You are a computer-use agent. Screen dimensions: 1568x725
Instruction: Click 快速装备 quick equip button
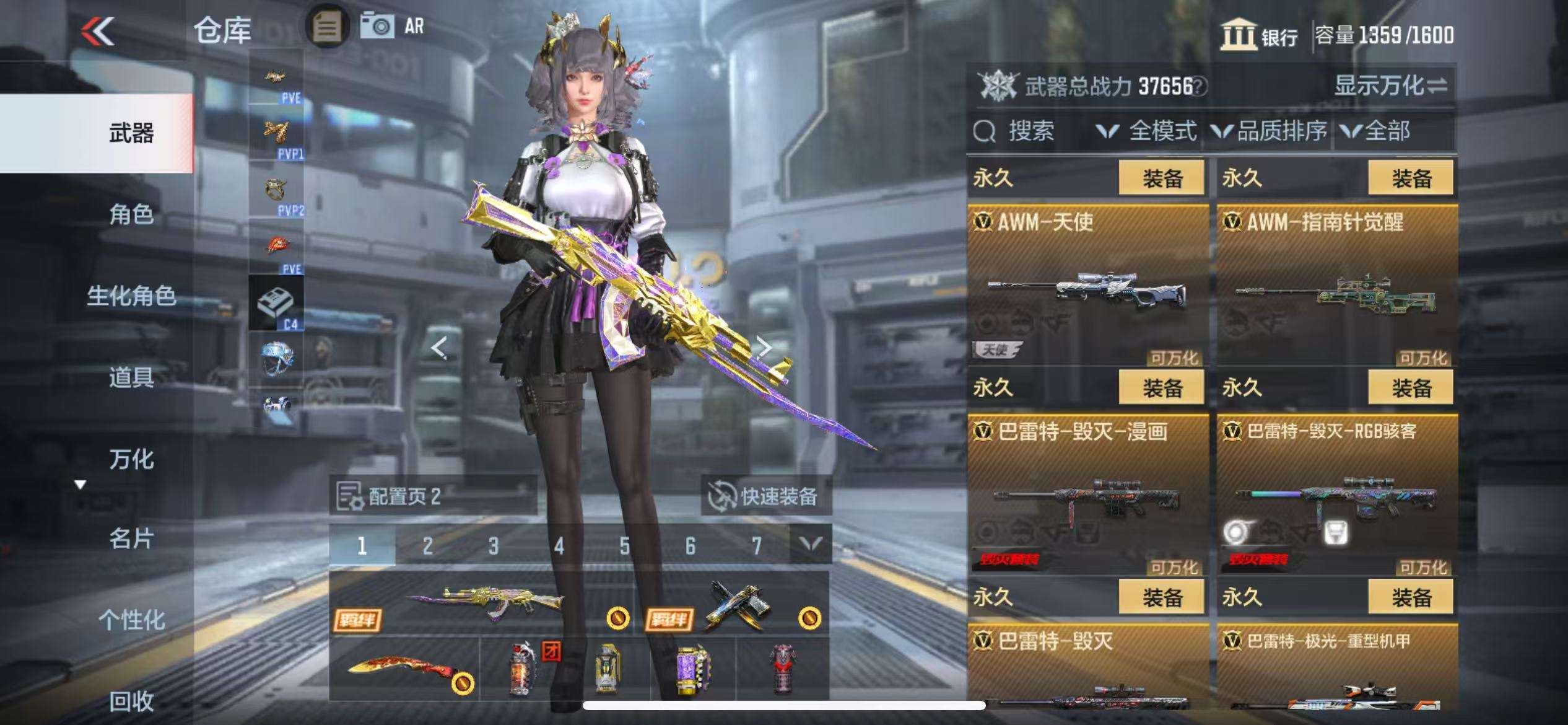click(765, 496)
